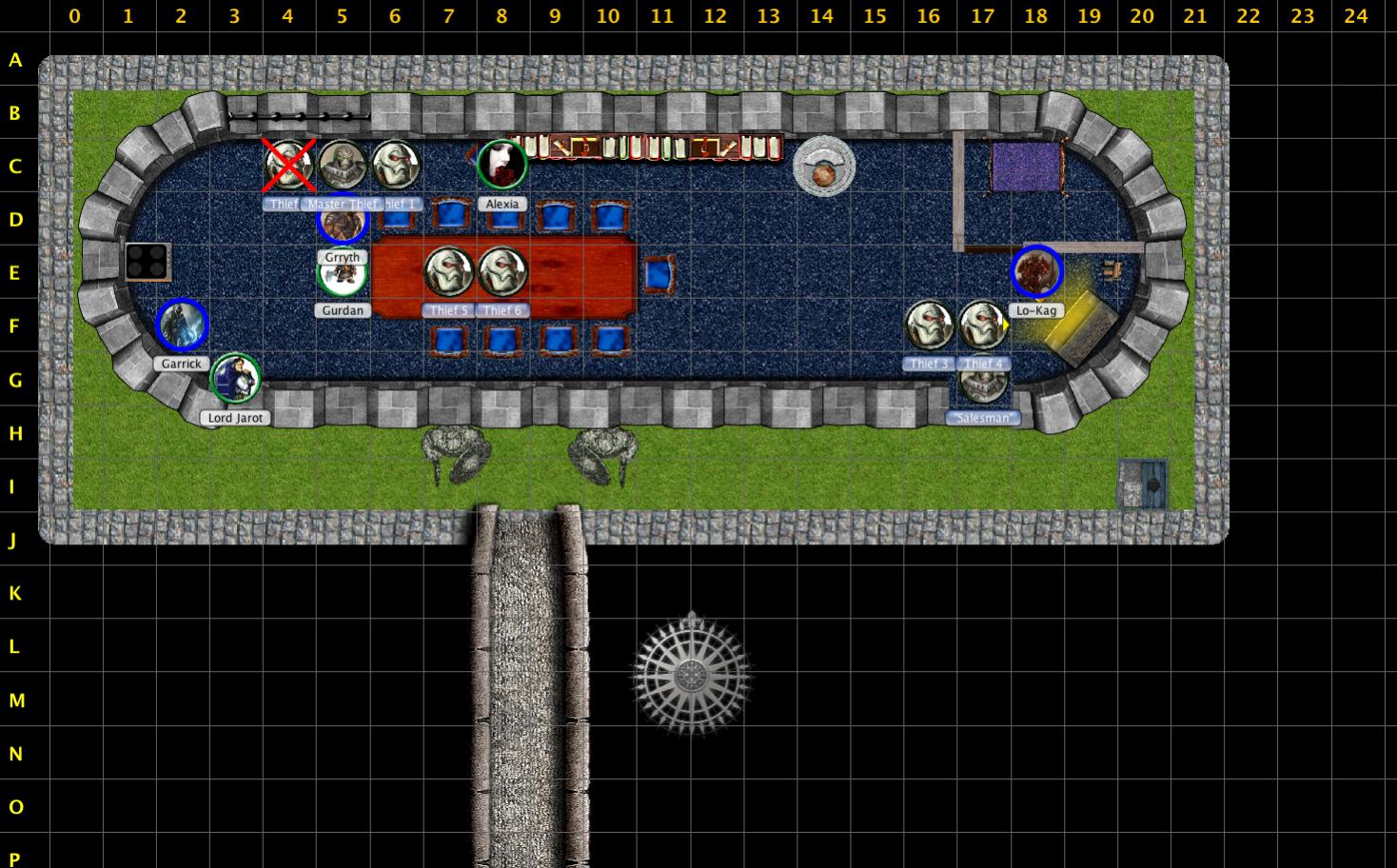Screen dimensions: 1397x868
Task: Pick the Thief 1 token
Action: click(x=395, y=166)
